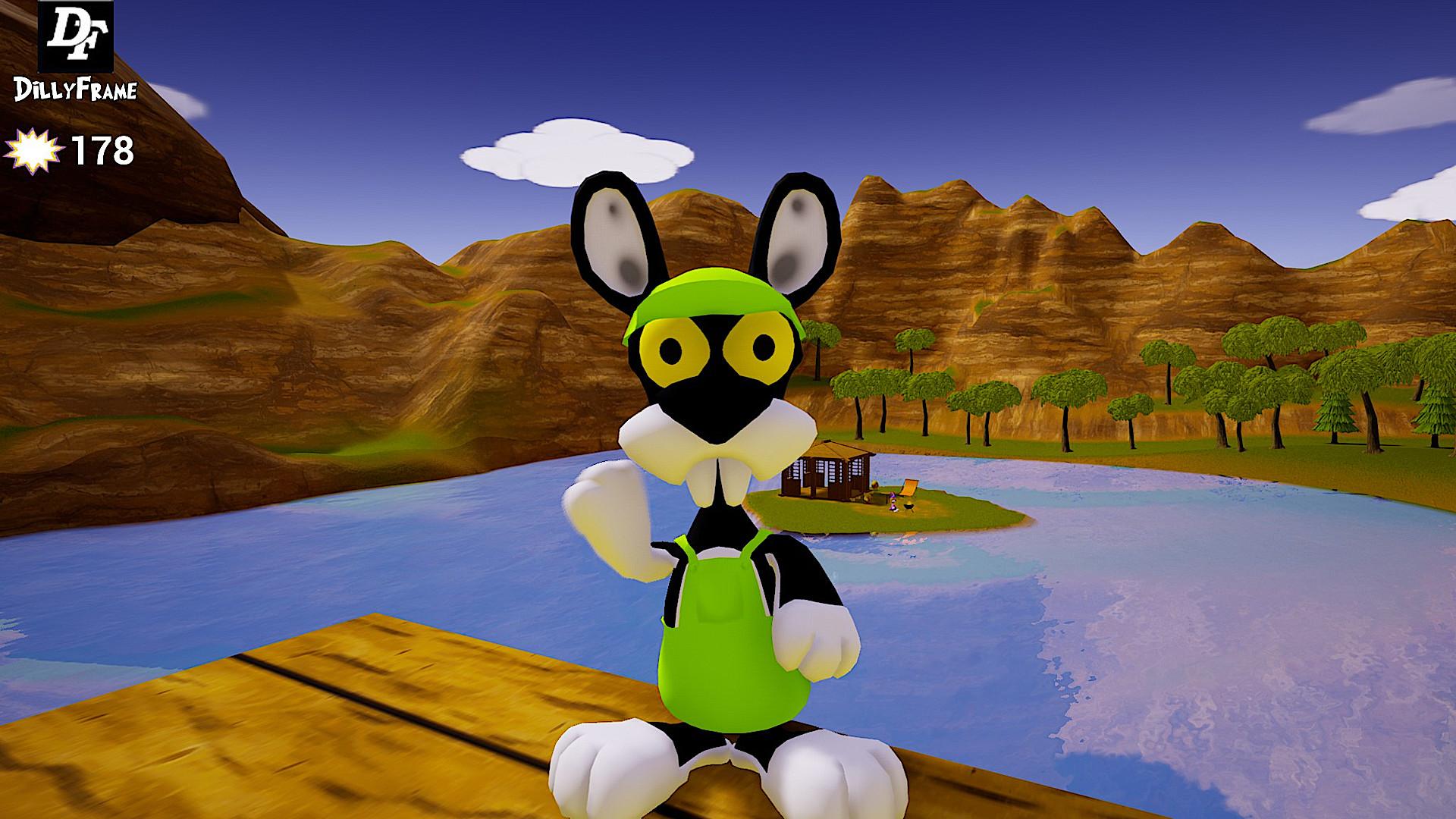Click the black cooking pot near the cabin
This screenshot has width=1456, height=819.
point(908,507)
